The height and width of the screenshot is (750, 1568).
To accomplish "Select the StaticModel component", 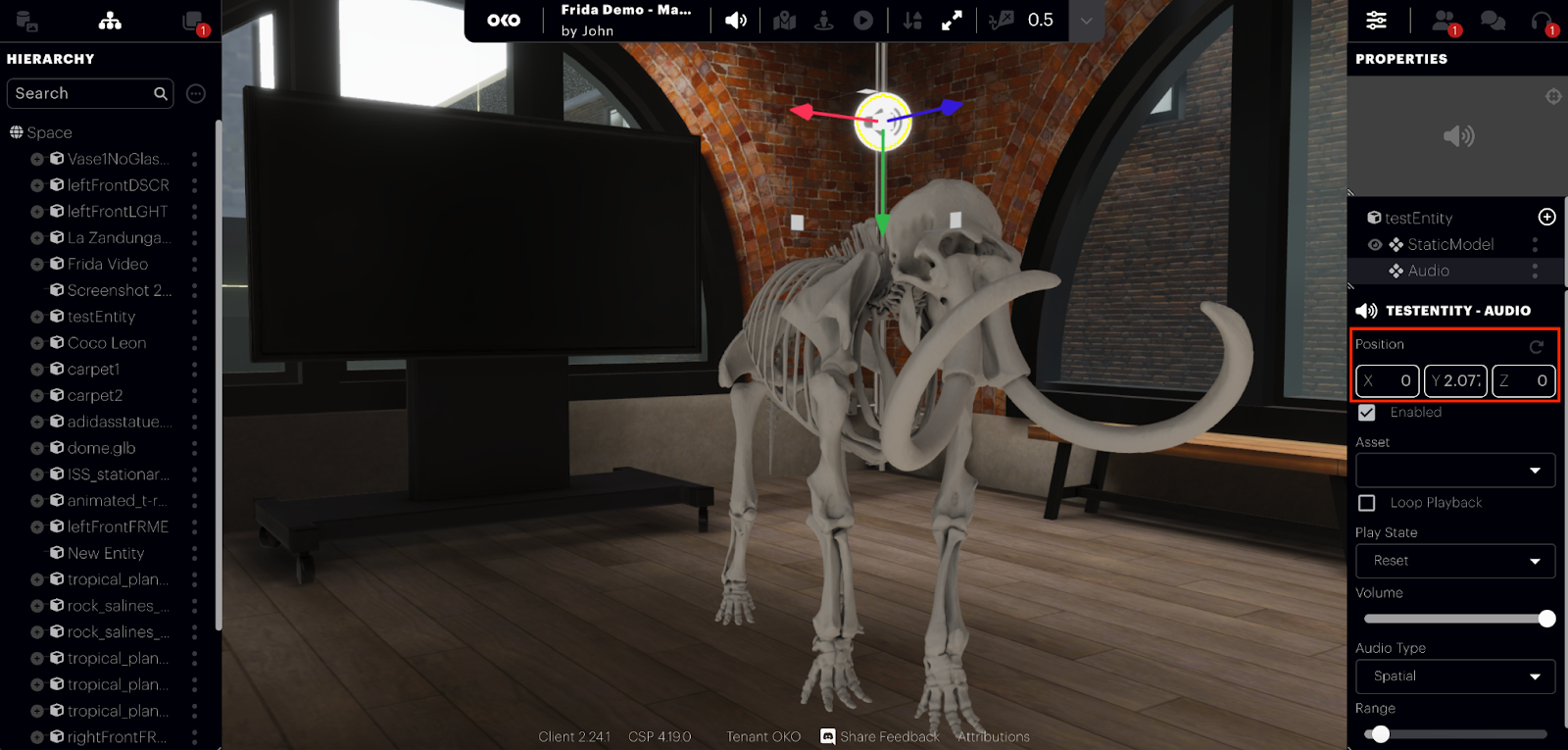I will coord(1450,244).
